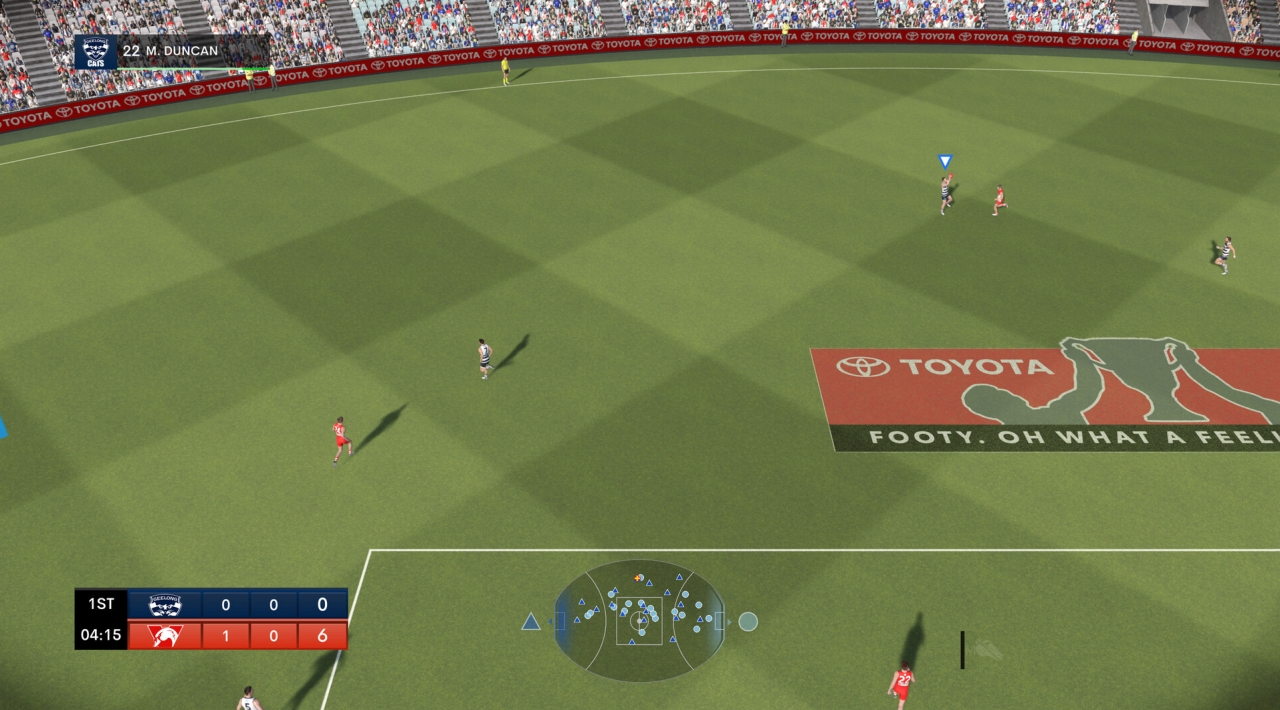
Task: Click the oval field radar minimap
Action: click(x=639, y=621)
